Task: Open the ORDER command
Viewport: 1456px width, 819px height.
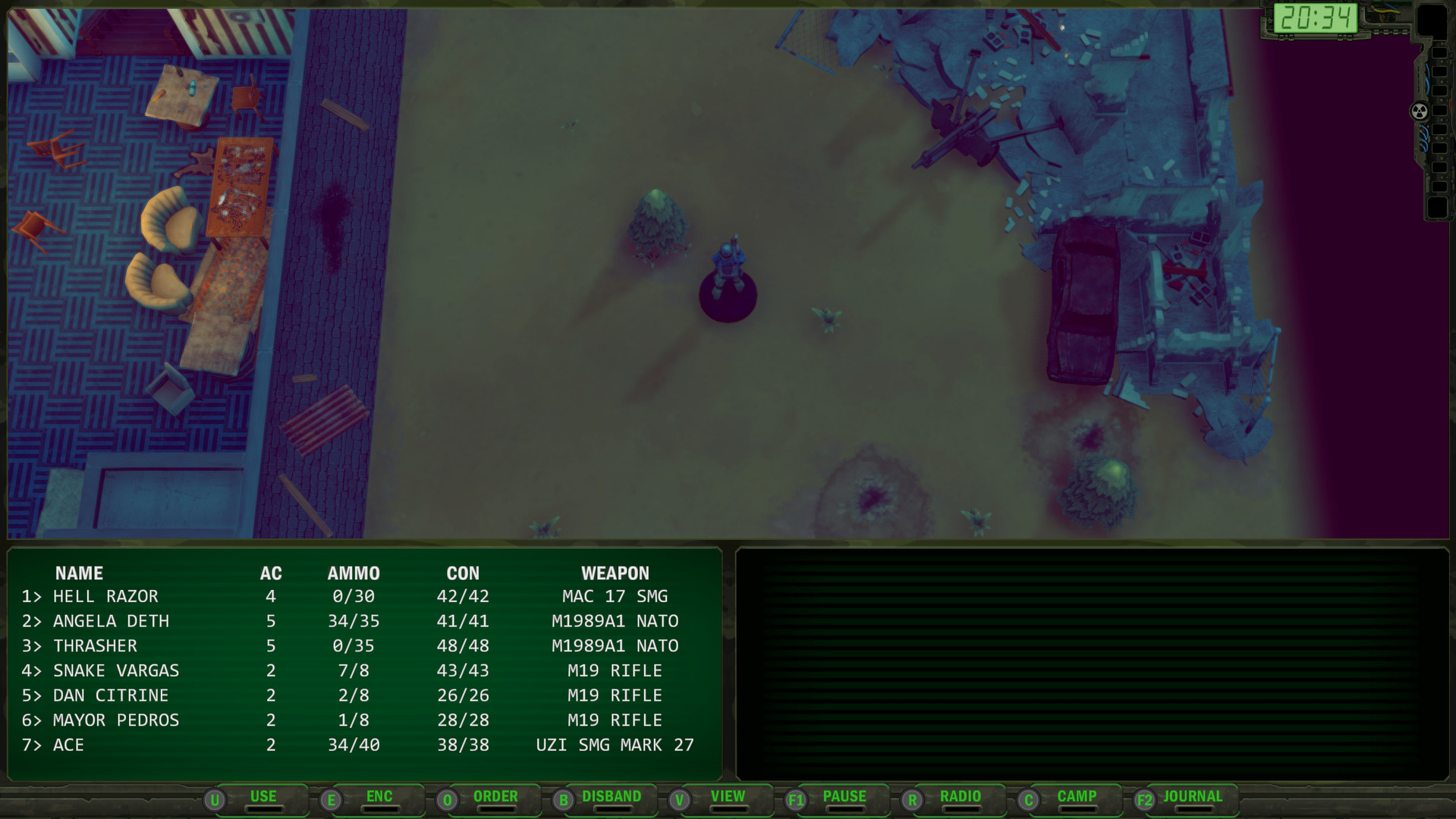Action: [x=495, y=797]
